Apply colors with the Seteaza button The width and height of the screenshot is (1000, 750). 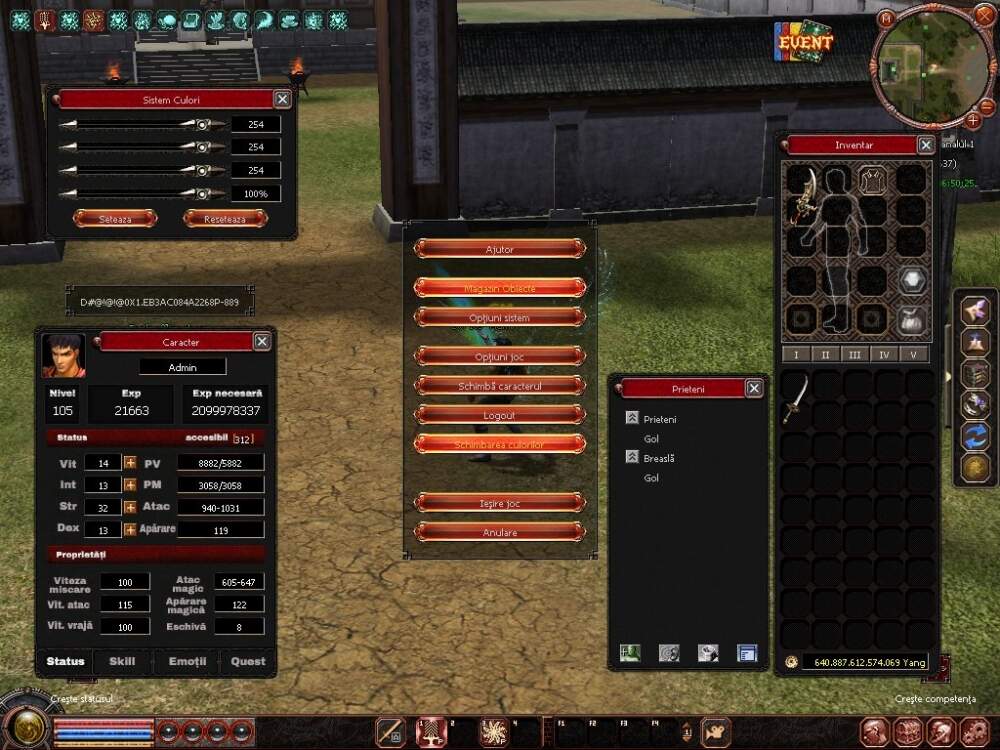tap(115, 218)
